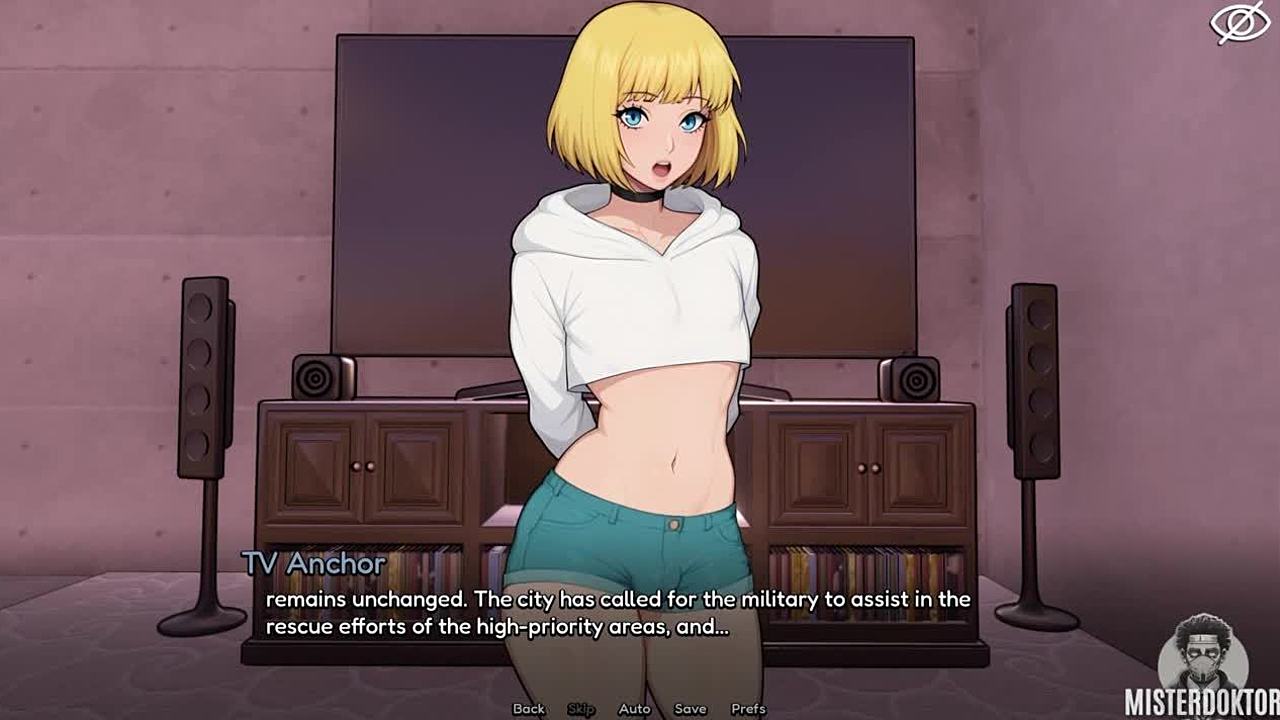Go back with the Back button

click(x=528, y=709)
